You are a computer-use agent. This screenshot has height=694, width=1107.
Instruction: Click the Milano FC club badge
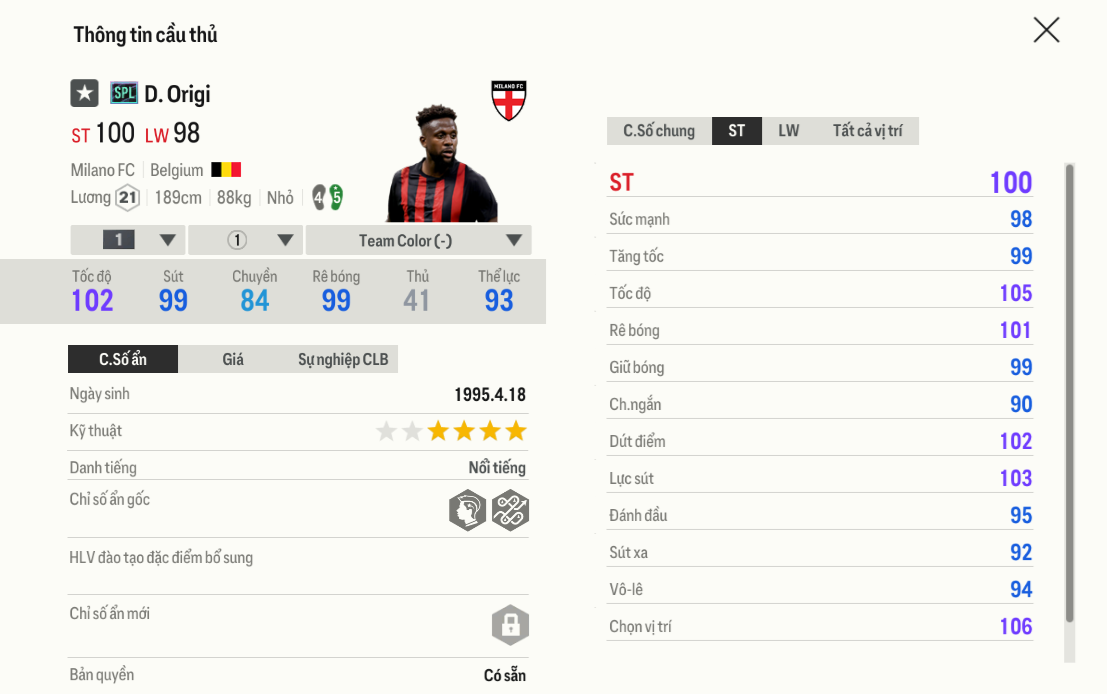pyautogui.click(x=509, y=100)
